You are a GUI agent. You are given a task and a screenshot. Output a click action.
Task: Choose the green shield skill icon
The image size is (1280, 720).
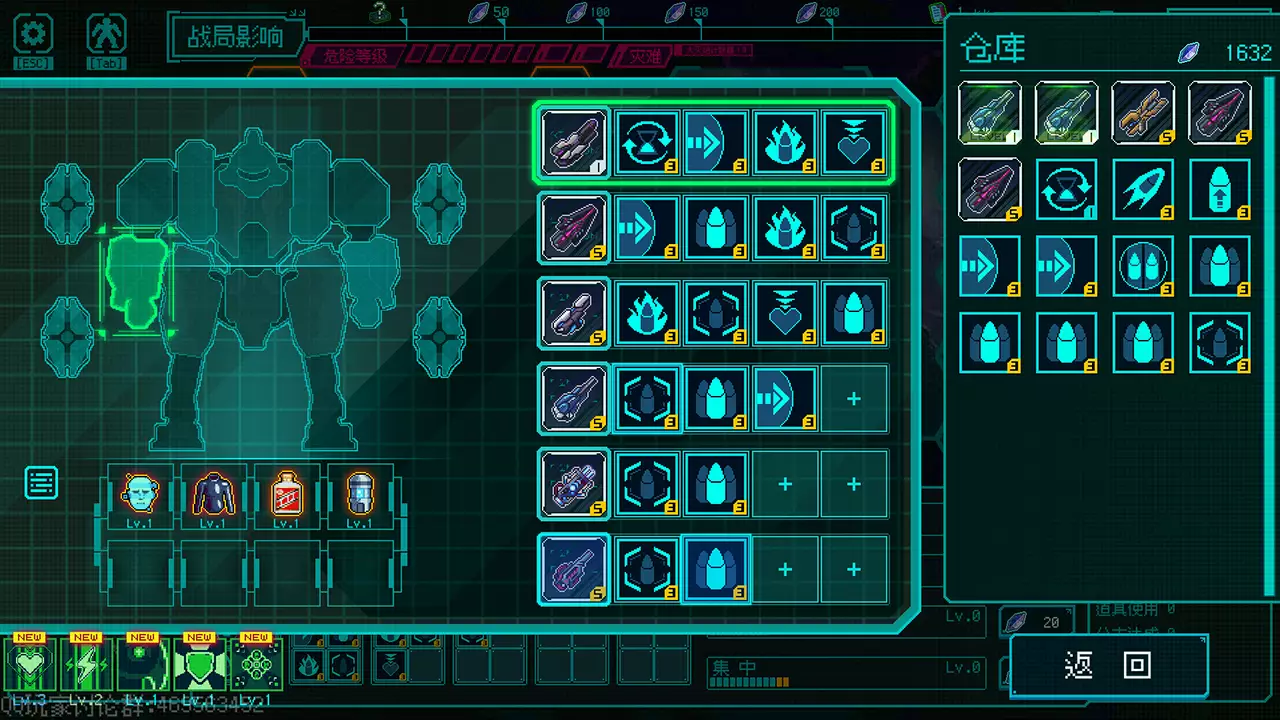(x=199, y=665)
